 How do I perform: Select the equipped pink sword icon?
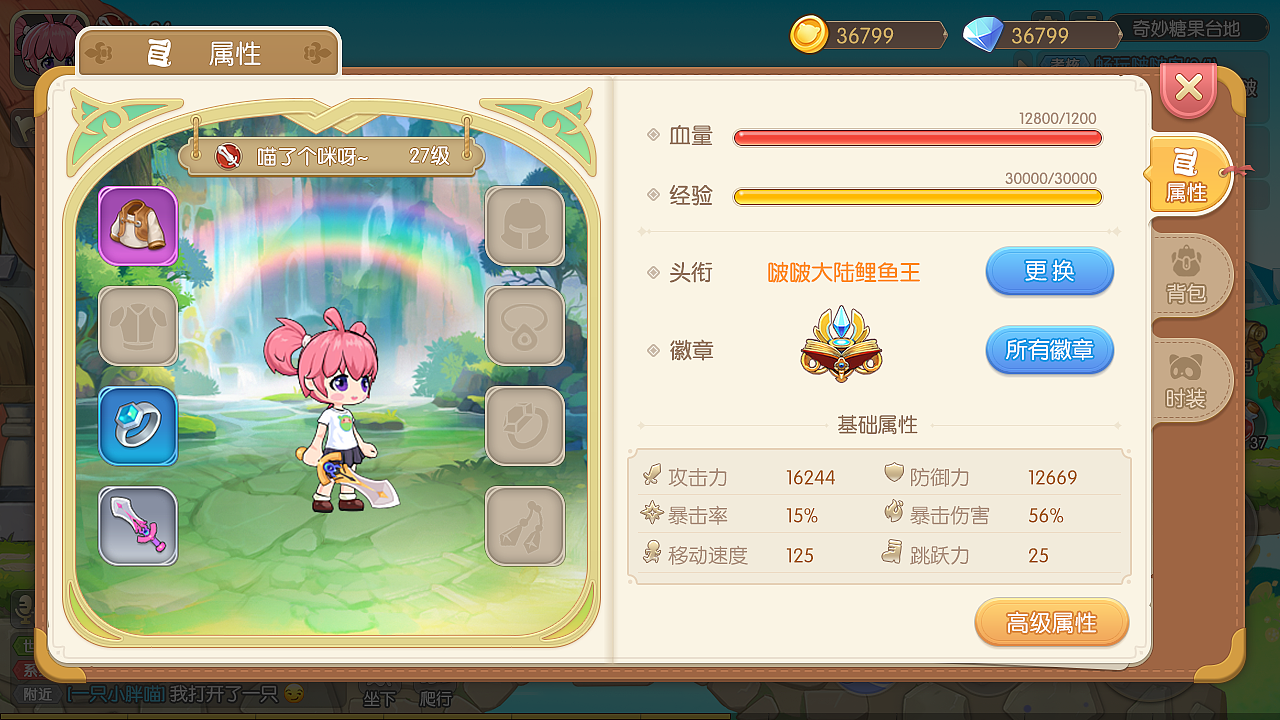tap(137, 525)
